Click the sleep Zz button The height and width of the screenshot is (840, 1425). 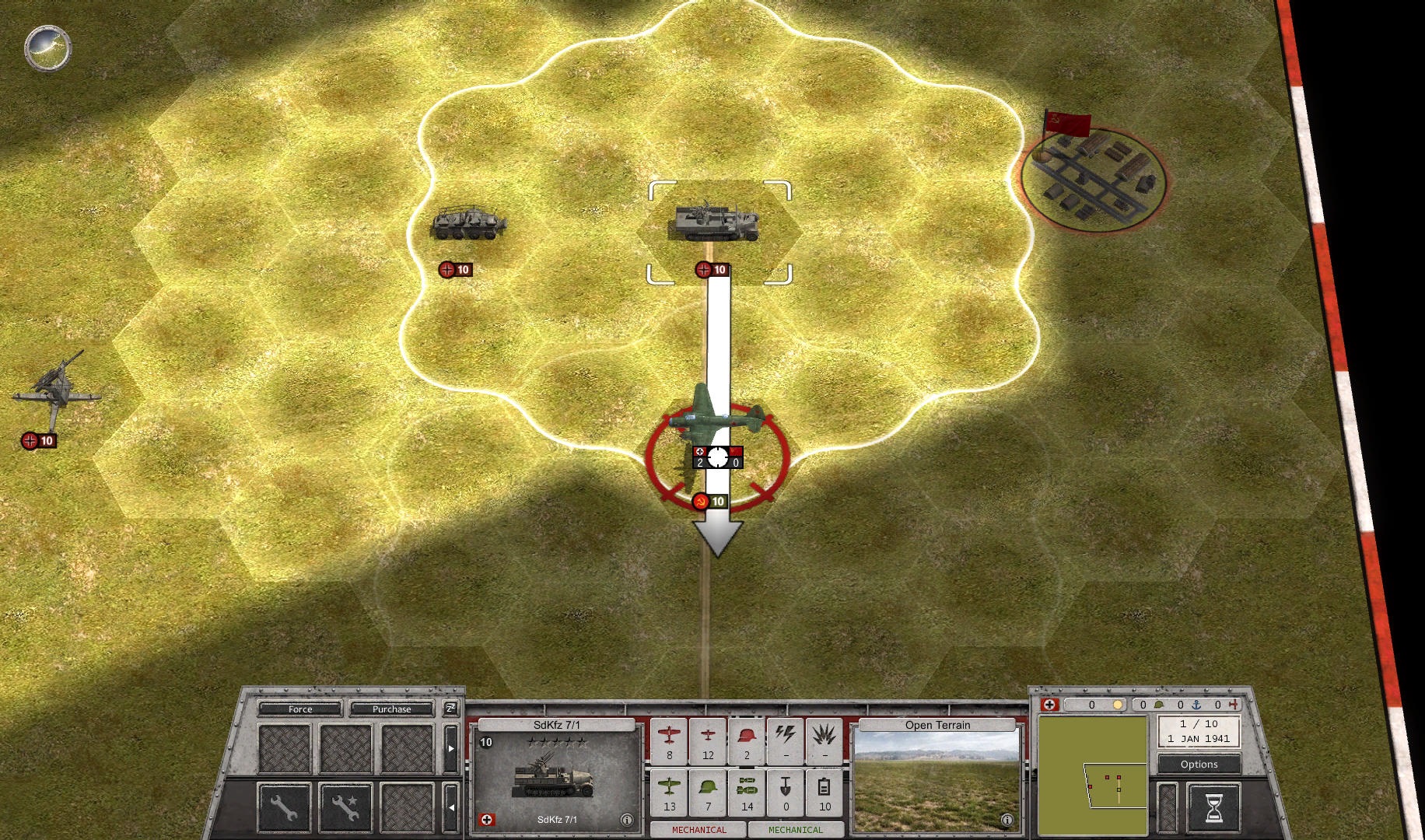point(450,708)
